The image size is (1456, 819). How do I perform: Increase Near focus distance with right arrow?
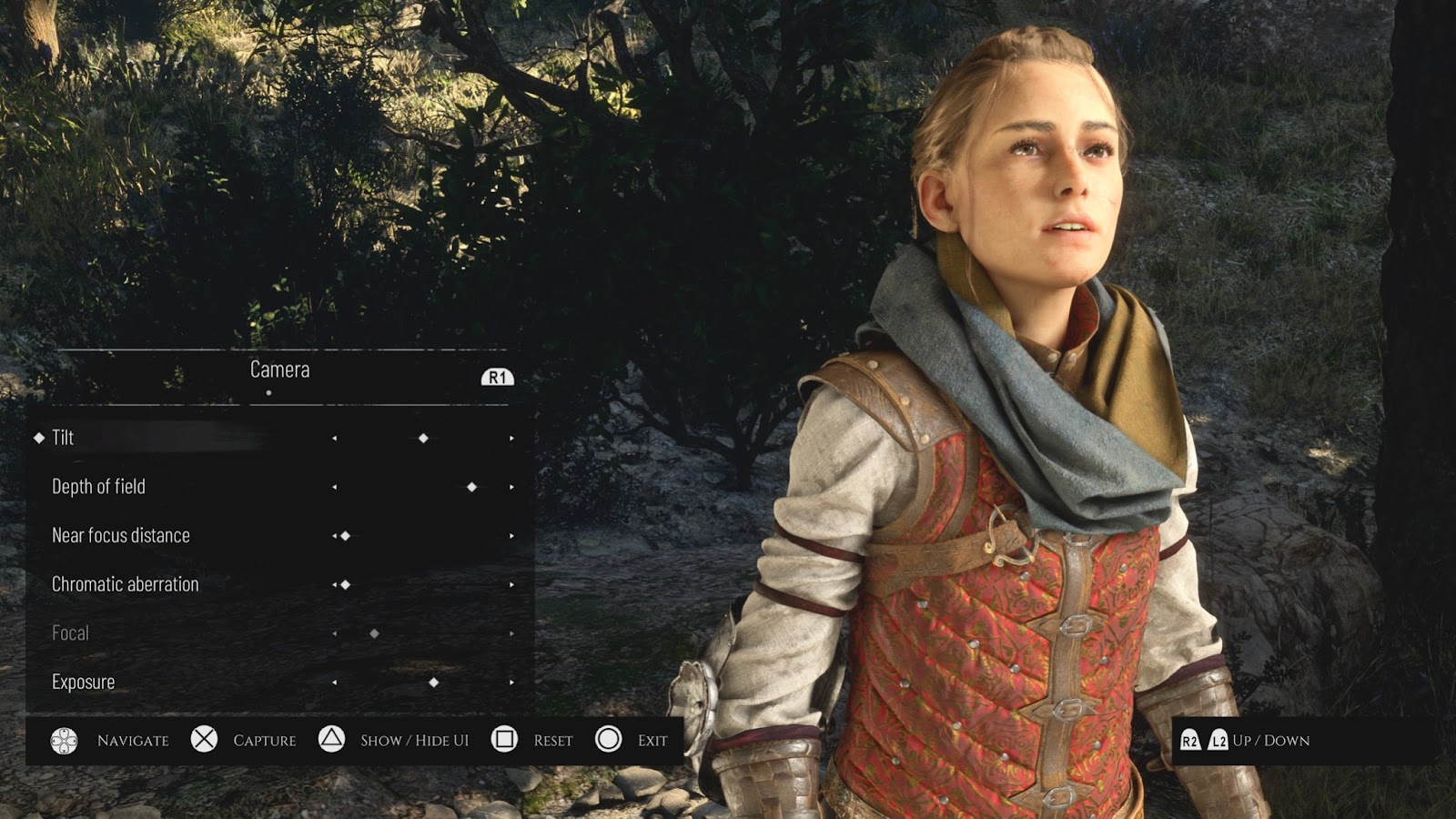511,536
